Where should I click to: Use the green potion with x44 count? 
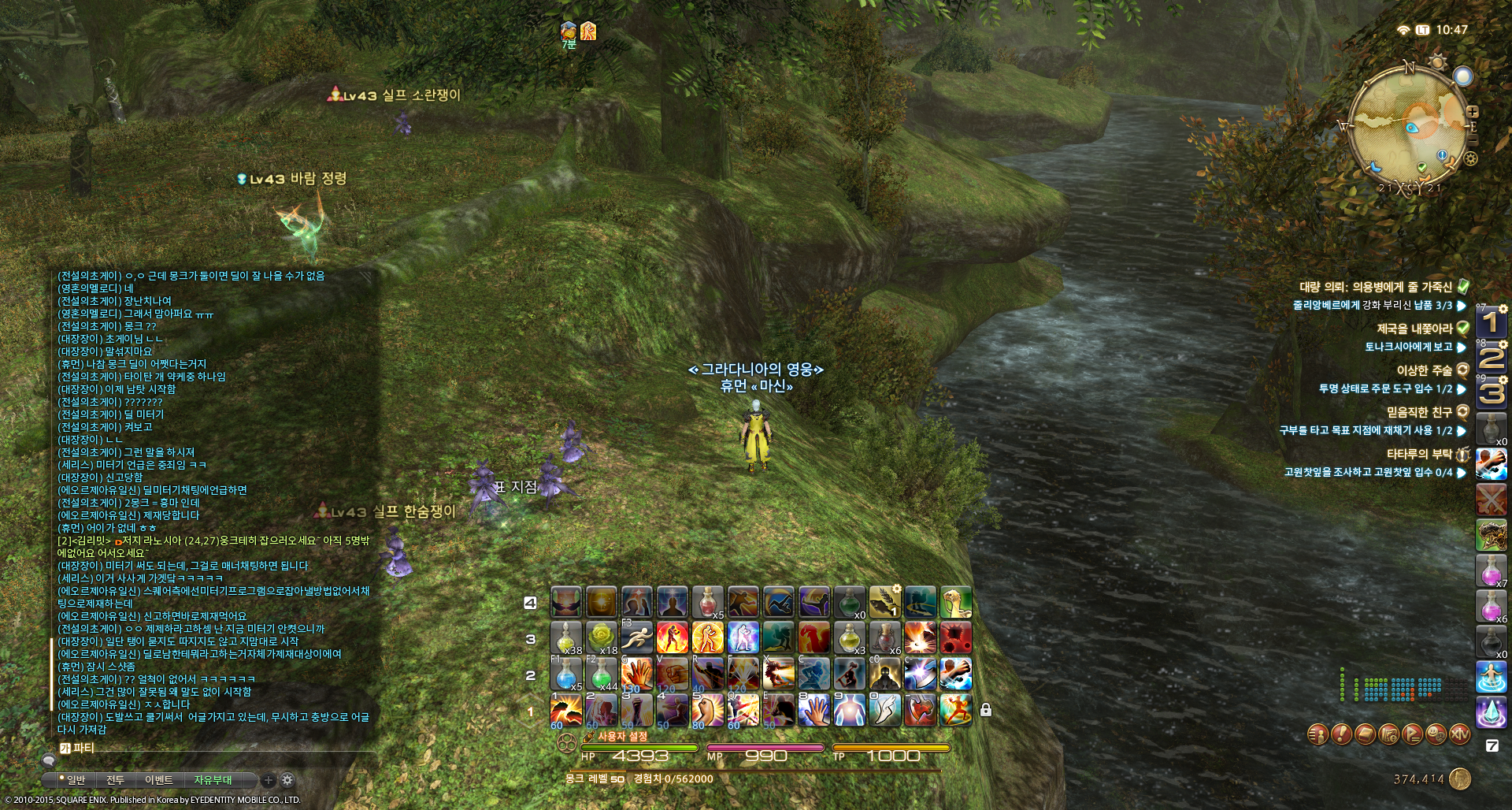click(602, 674)
